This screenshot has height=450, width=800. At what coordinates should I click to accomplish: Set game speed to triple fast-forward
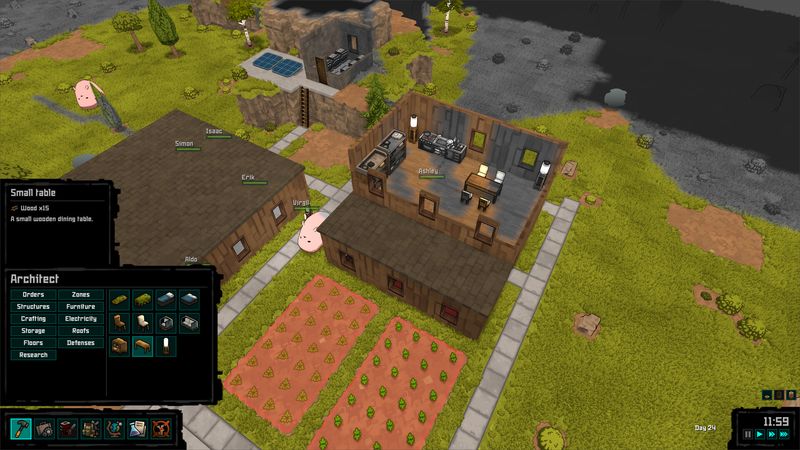[782, 435]
